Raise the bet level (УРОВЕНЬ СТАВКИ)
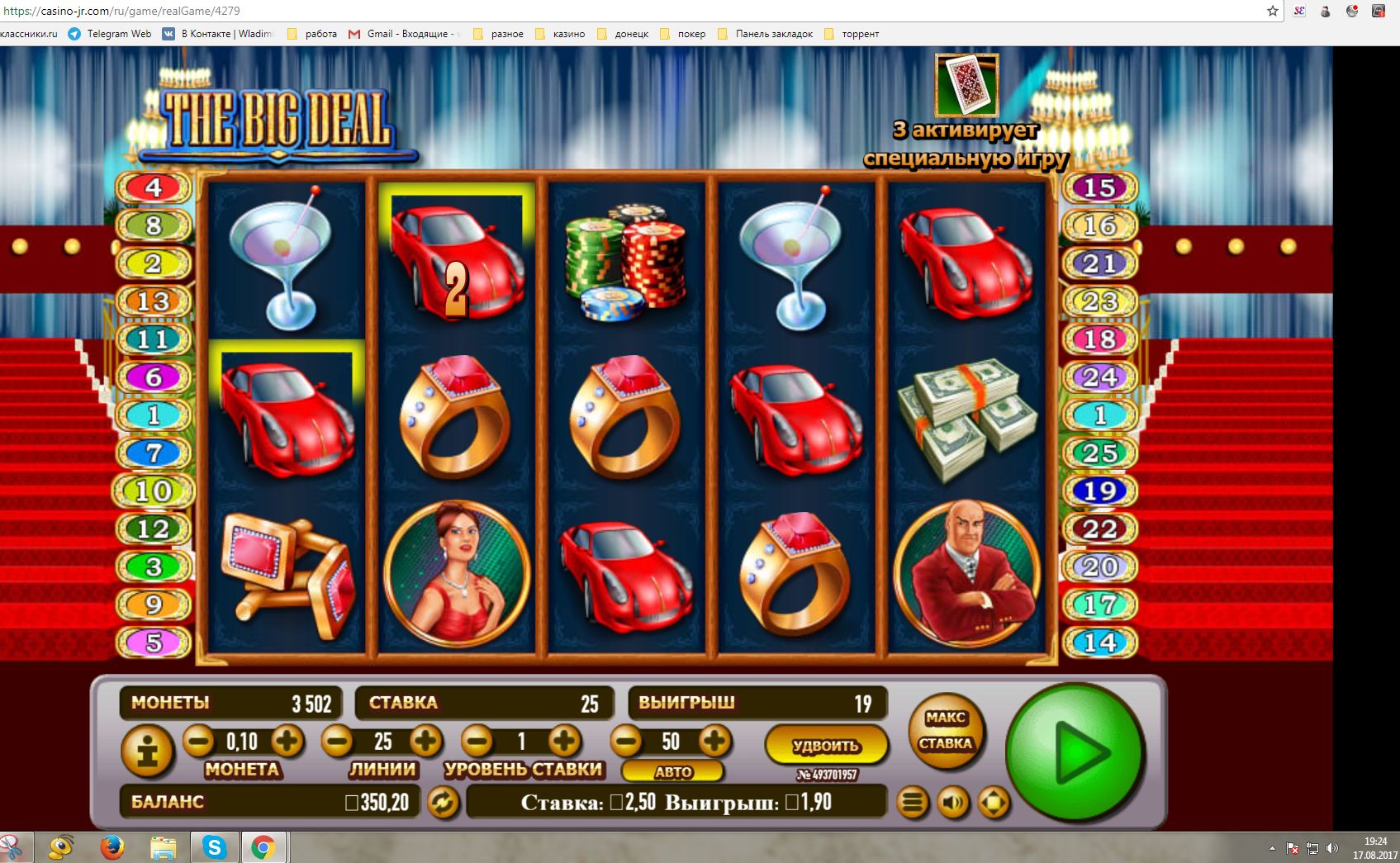Screen dimensions: 1400x863 tap(564, 741)
